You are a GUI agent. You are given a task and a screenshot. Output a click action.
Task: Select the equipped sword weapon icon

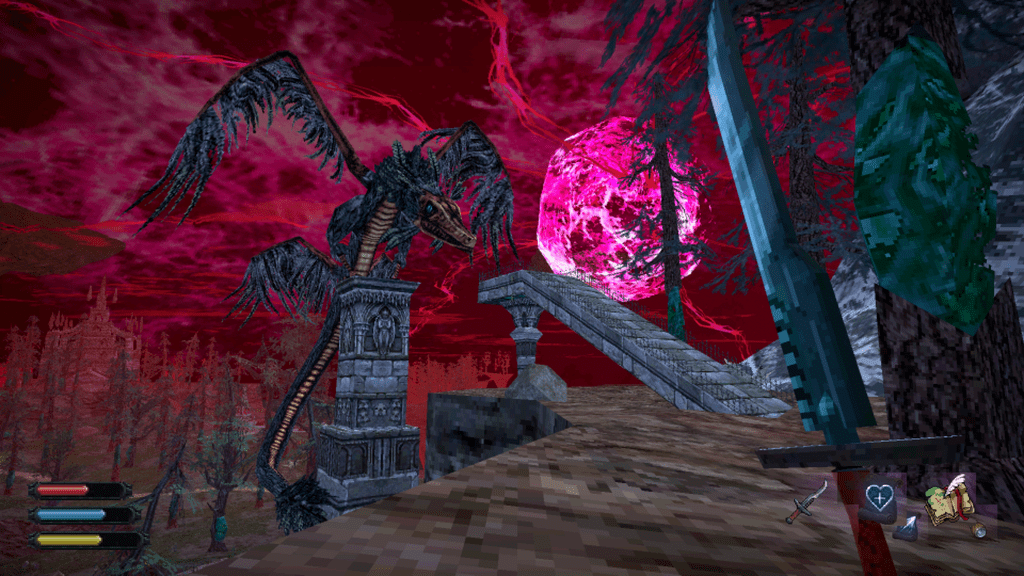click(x=806, y=501)
